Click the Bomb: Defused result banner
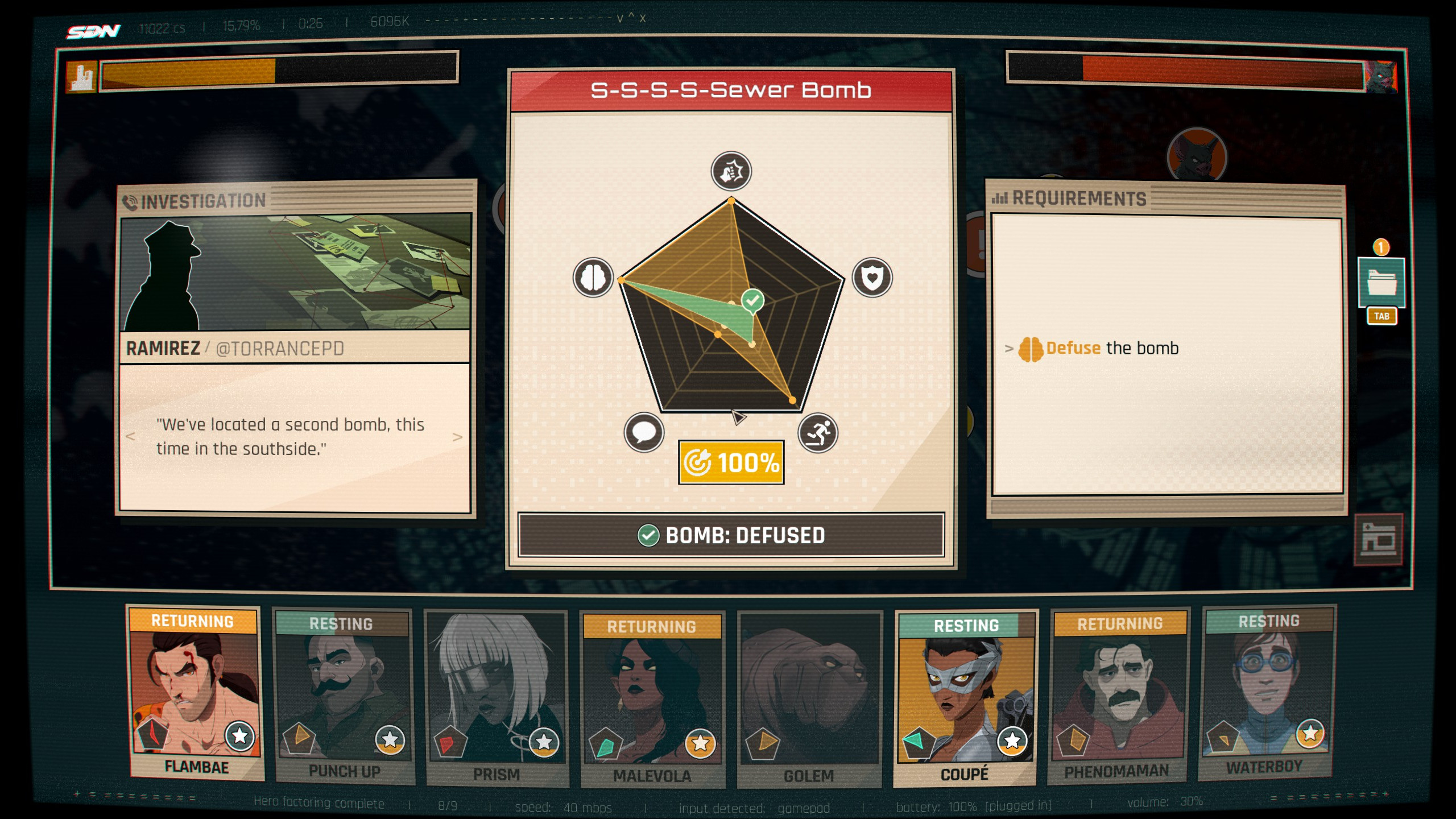This screenshot has width=1456, height=819. 731,535
